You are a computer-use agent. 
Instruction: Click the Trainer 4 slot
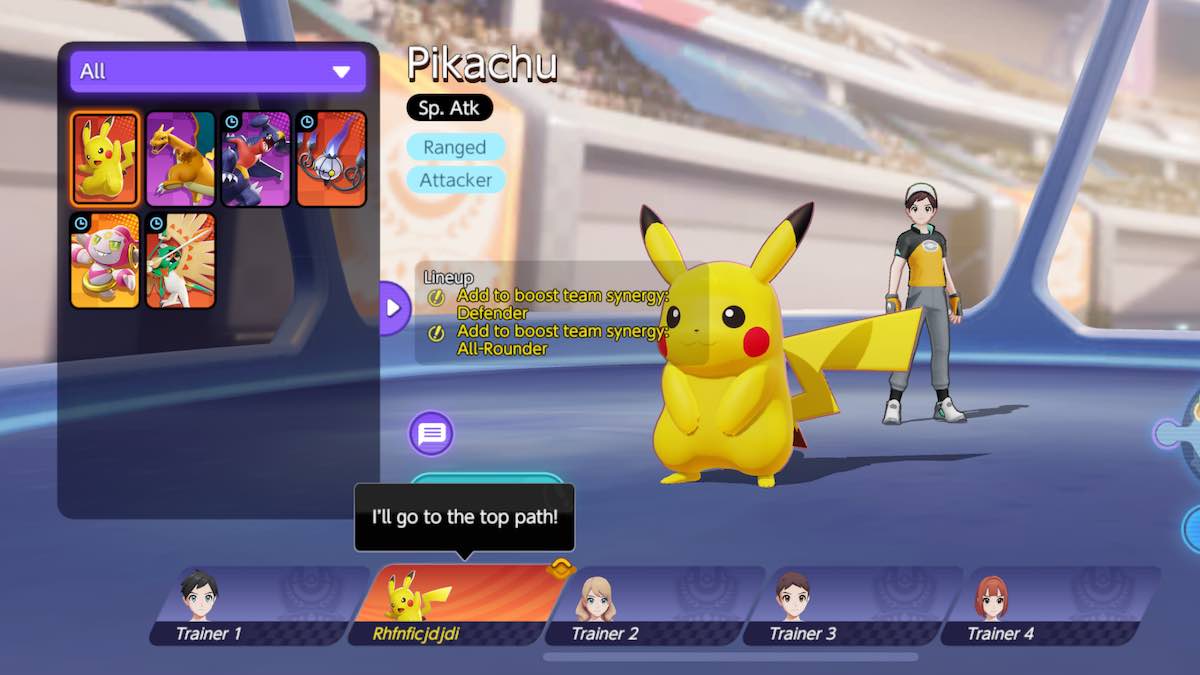pyautogui.click(x=1048, y=606)
